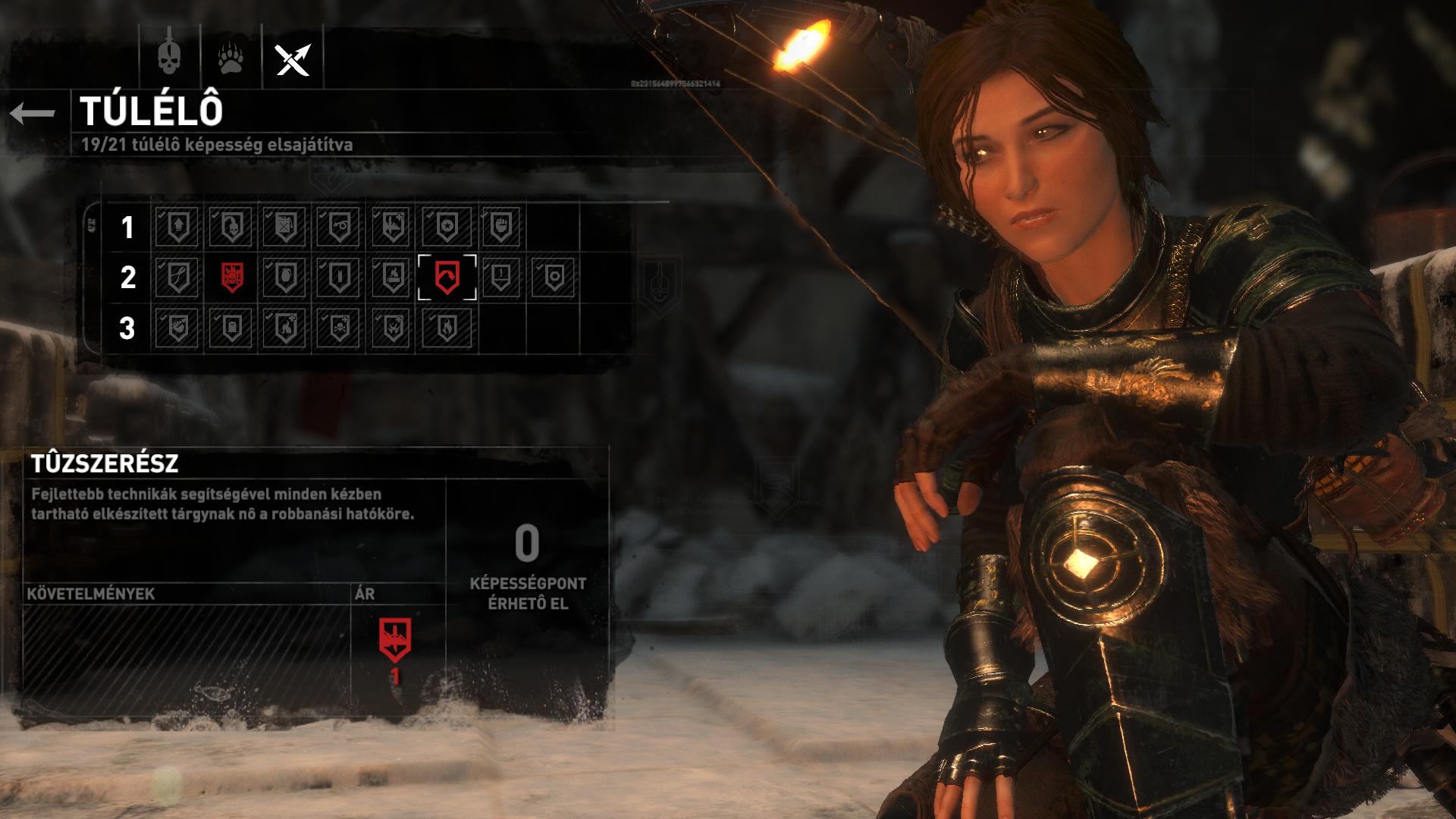1456x819 pixels.
Task: Select the up-arrow skill in tier 1
Action: pos(177,226)
